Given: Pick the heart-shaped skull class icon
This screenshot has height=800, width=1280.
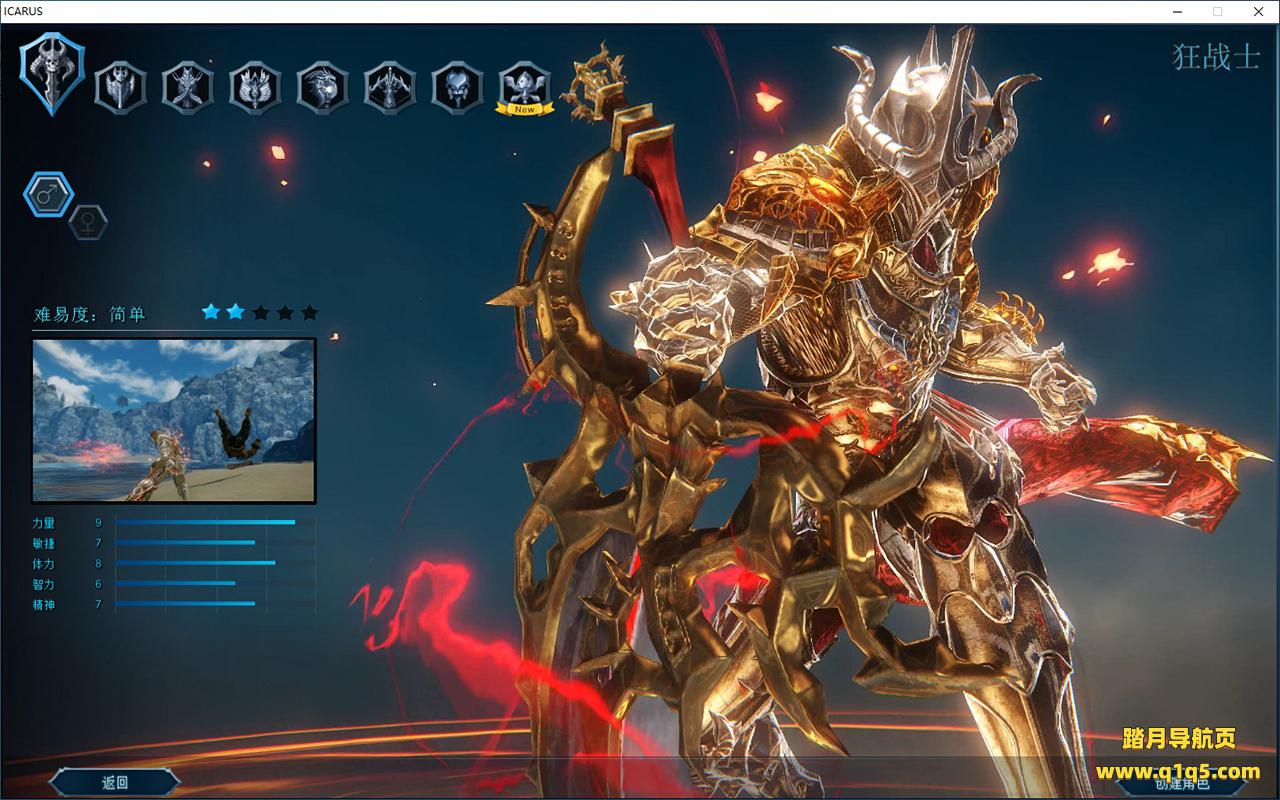Looking at the screenshot, I should point(457,87).
